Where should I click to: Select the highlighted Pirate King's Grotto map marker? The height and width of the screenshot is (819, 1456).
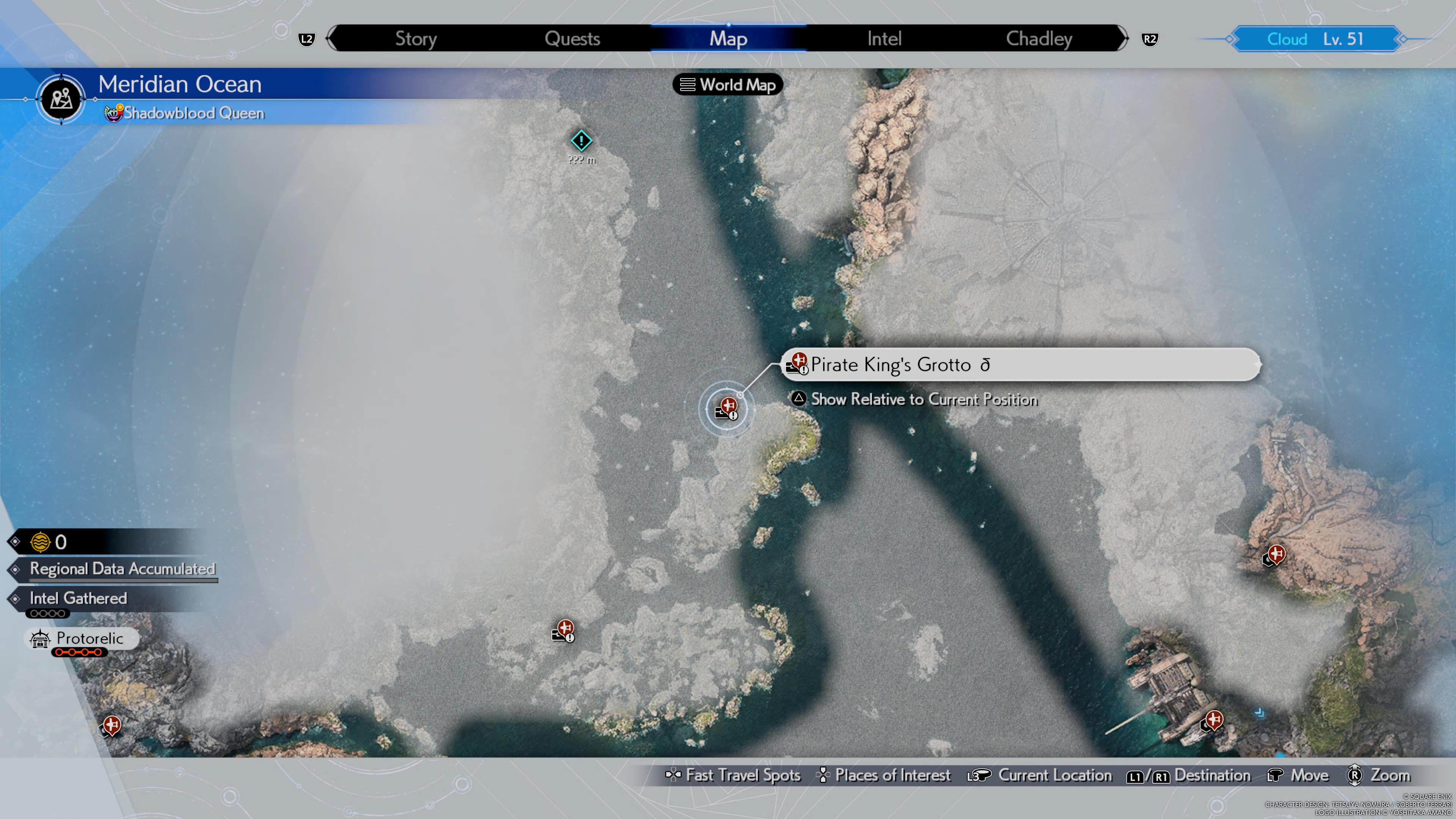click(726, 408)
